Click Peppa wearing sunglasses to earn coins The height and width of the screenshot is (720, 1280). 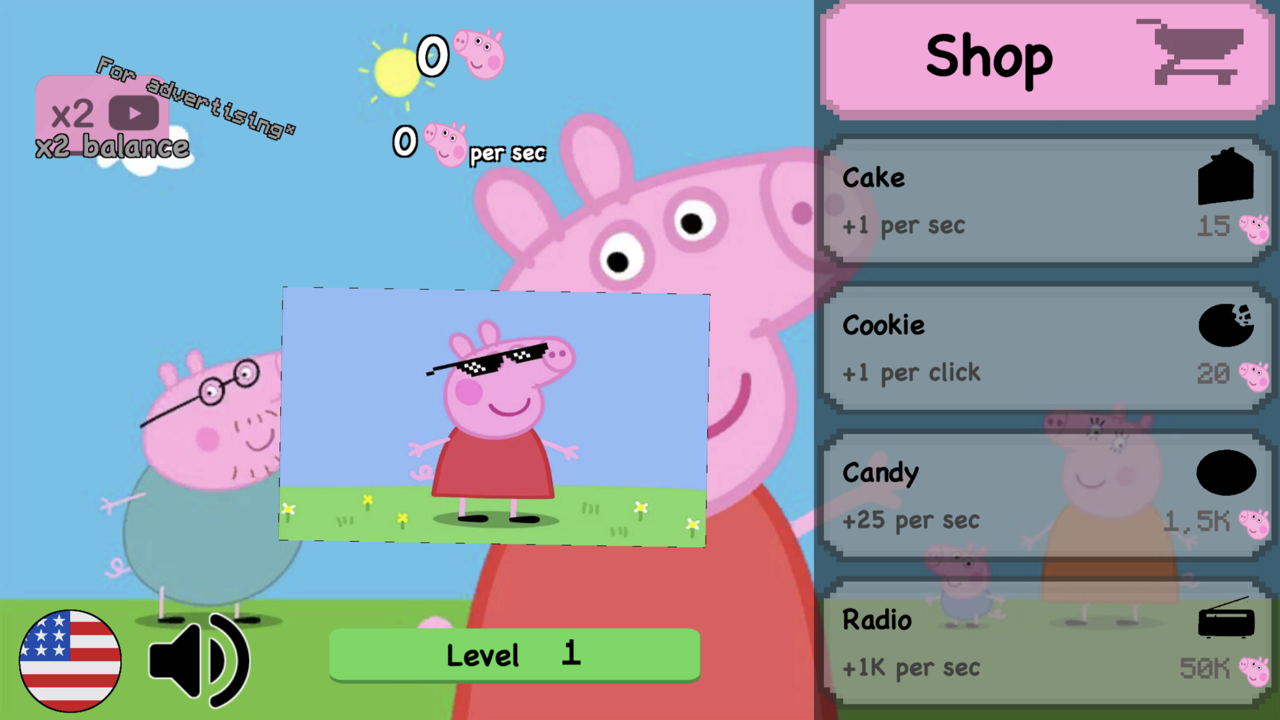[x=495, y=415]
